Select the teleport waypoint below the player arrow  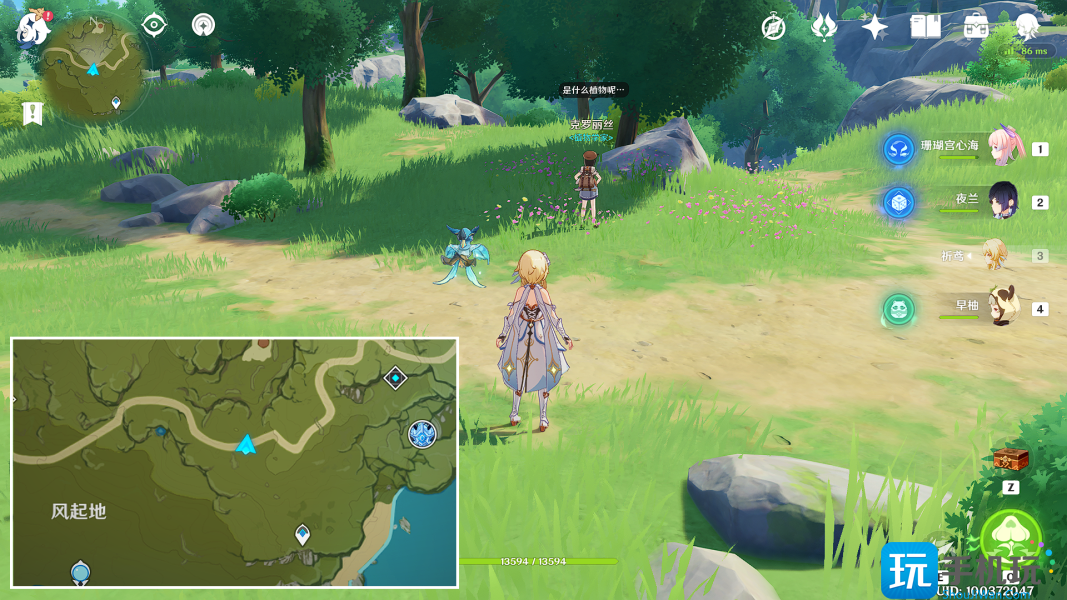pos(303,534)
